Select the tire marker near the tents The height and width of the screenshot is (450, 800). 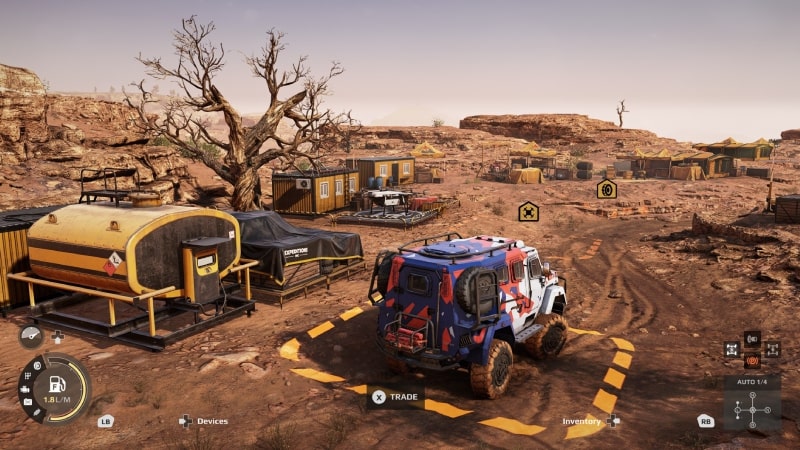(606, 189)
